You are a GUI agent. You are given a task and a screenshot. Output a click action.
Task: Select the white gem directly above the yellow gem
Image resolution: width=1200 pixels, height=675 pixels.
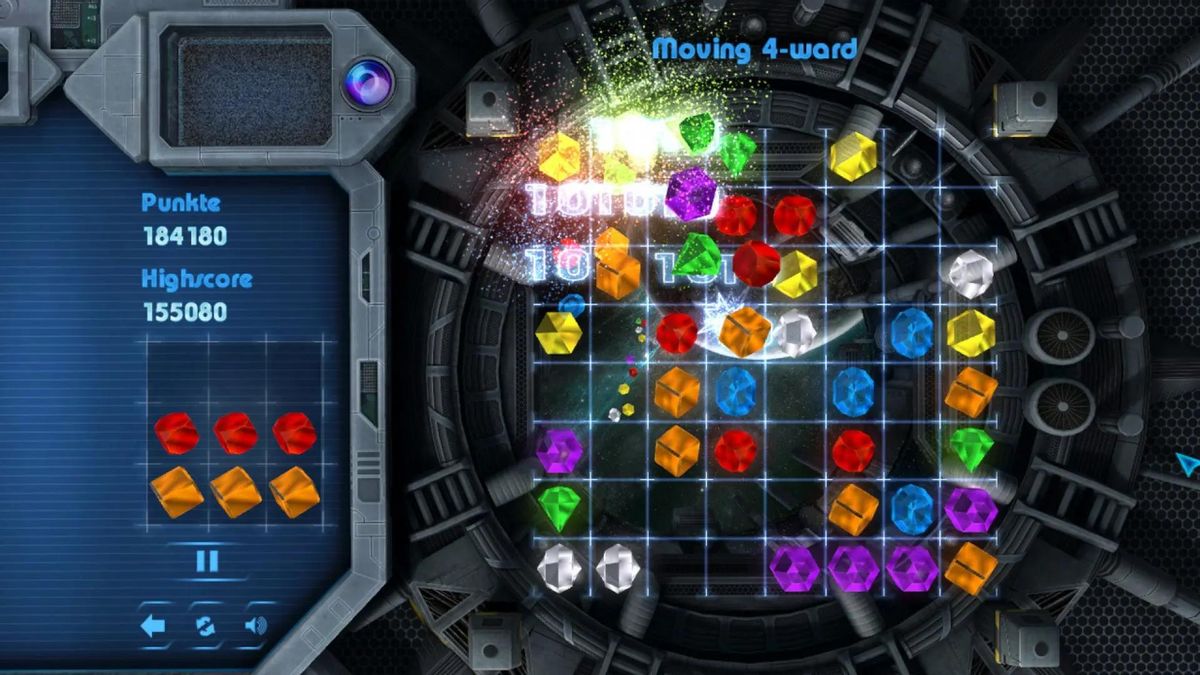tap(969, 273)
